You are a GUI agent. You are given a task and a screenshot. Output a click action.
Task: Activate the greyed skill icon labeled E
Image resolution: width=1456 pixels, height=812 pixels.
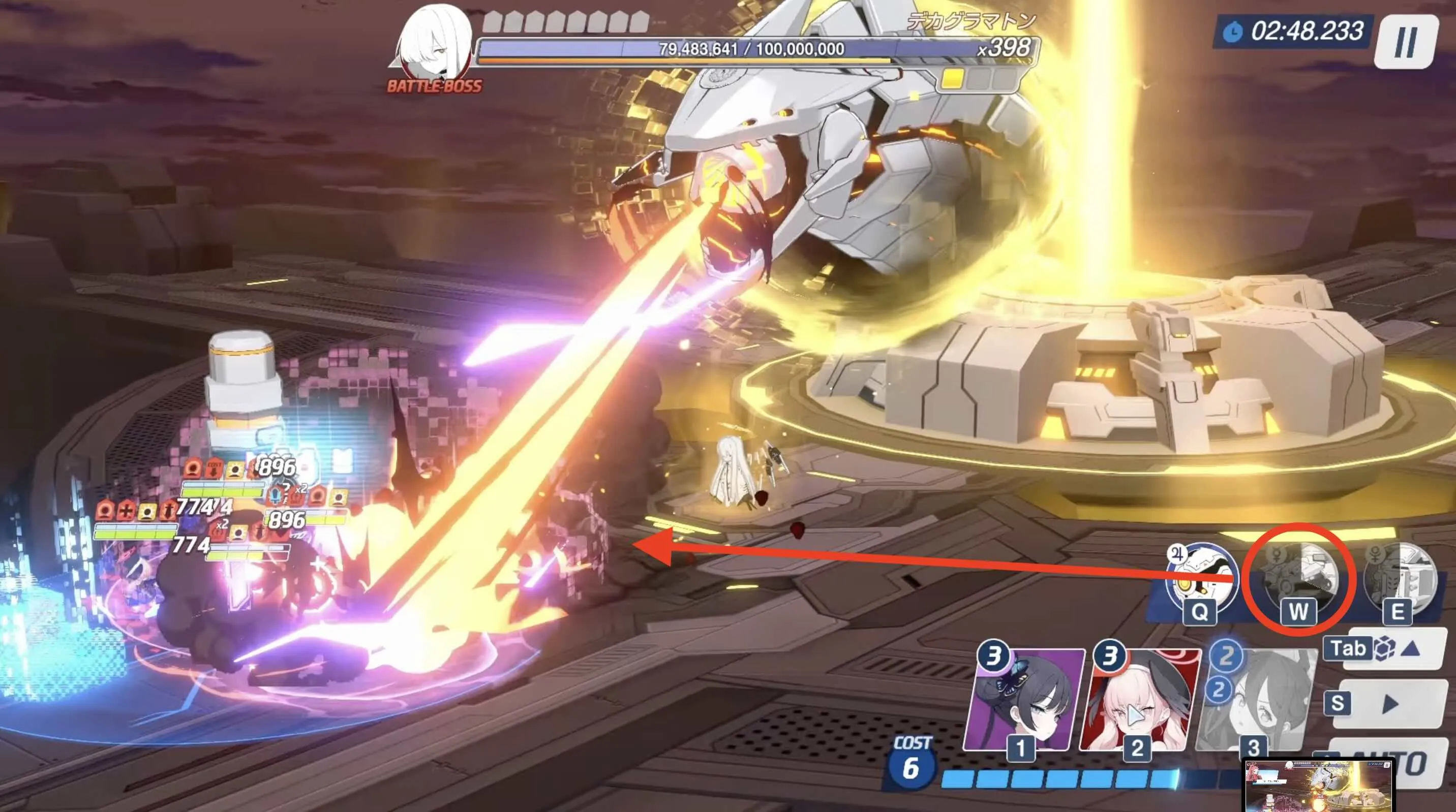1400,580
